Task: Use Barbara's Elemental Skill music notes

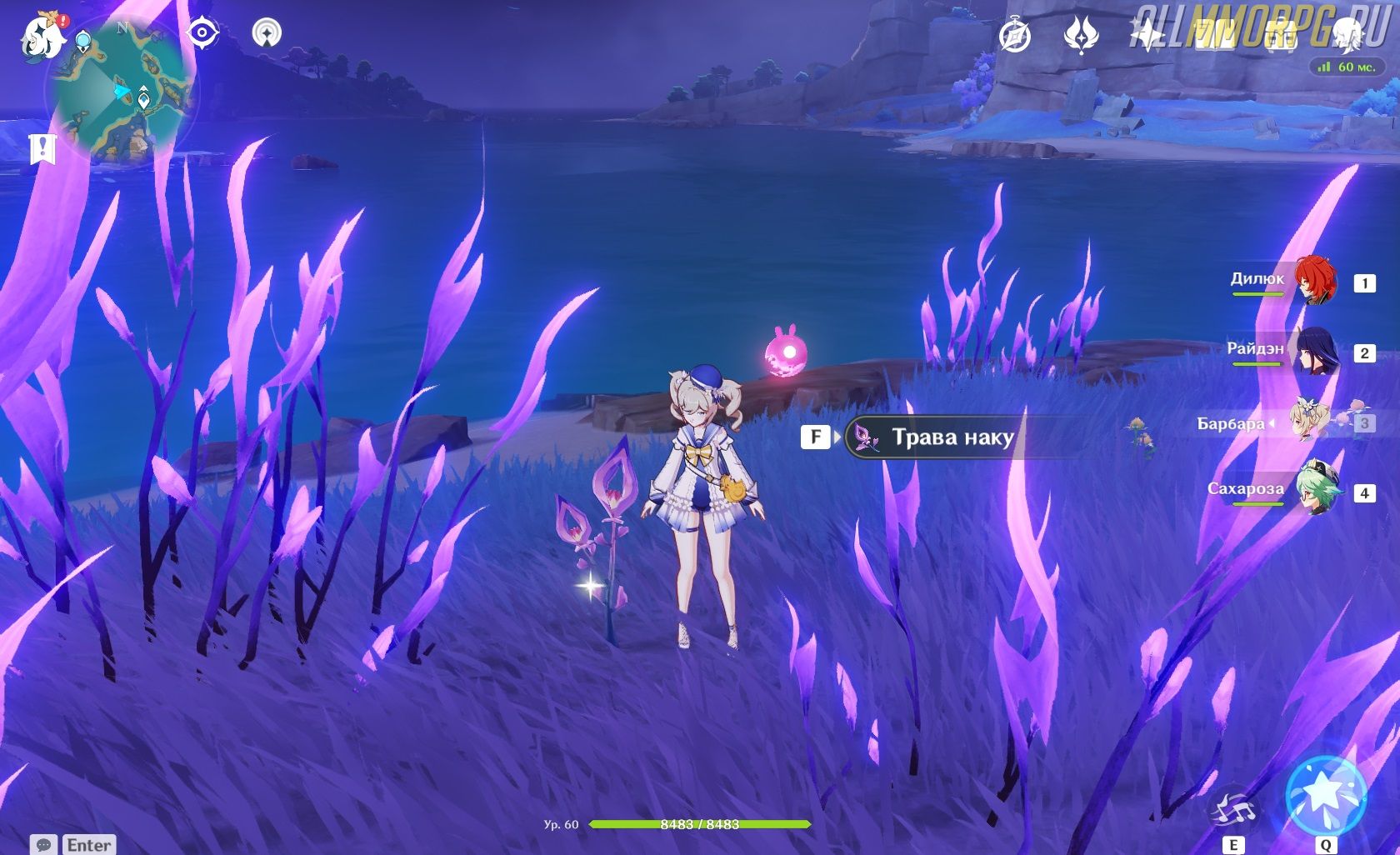Action: click(x=1232, y=807)
